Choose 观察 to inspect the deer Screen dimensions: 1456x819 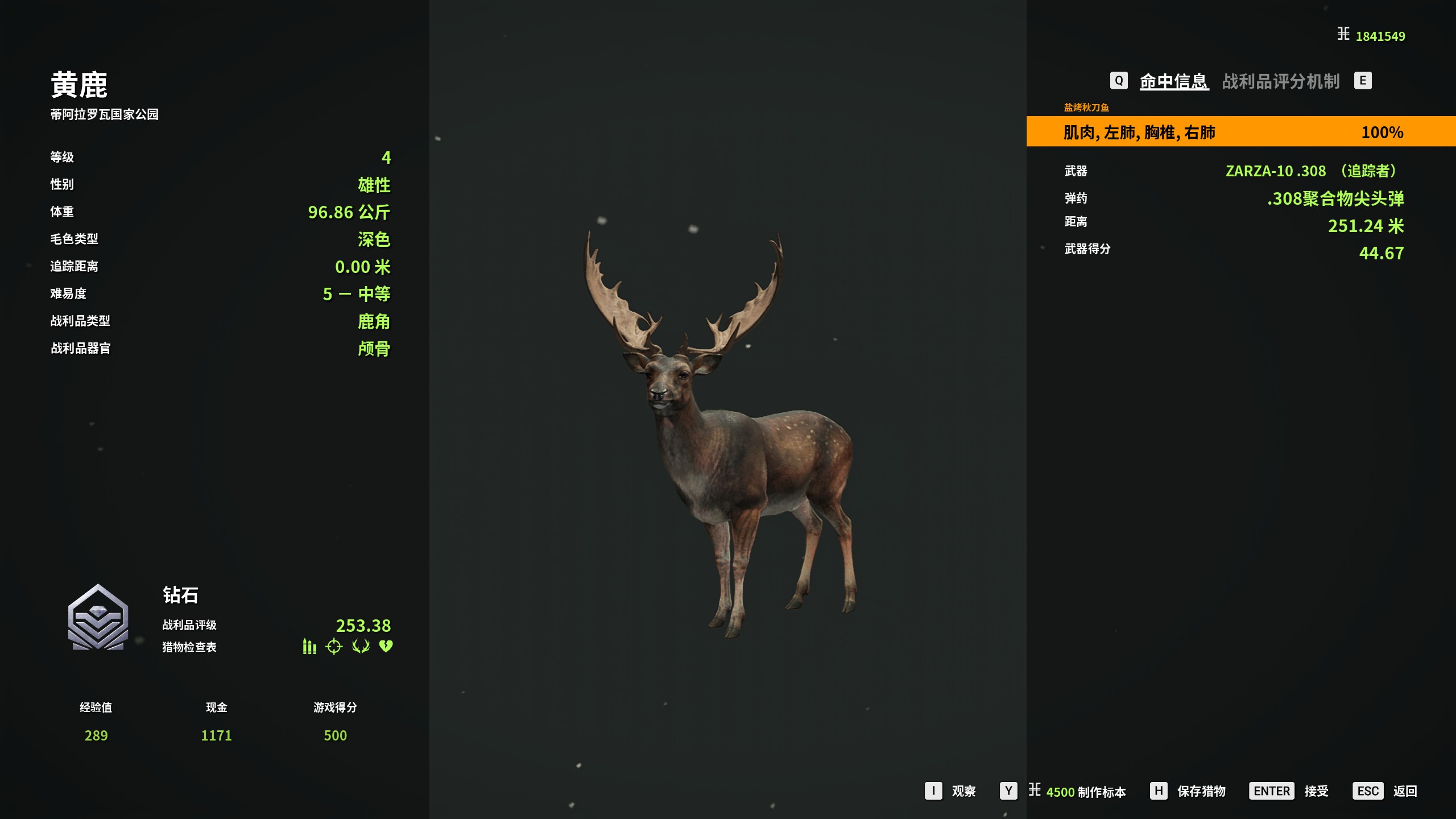pos(963,791)
